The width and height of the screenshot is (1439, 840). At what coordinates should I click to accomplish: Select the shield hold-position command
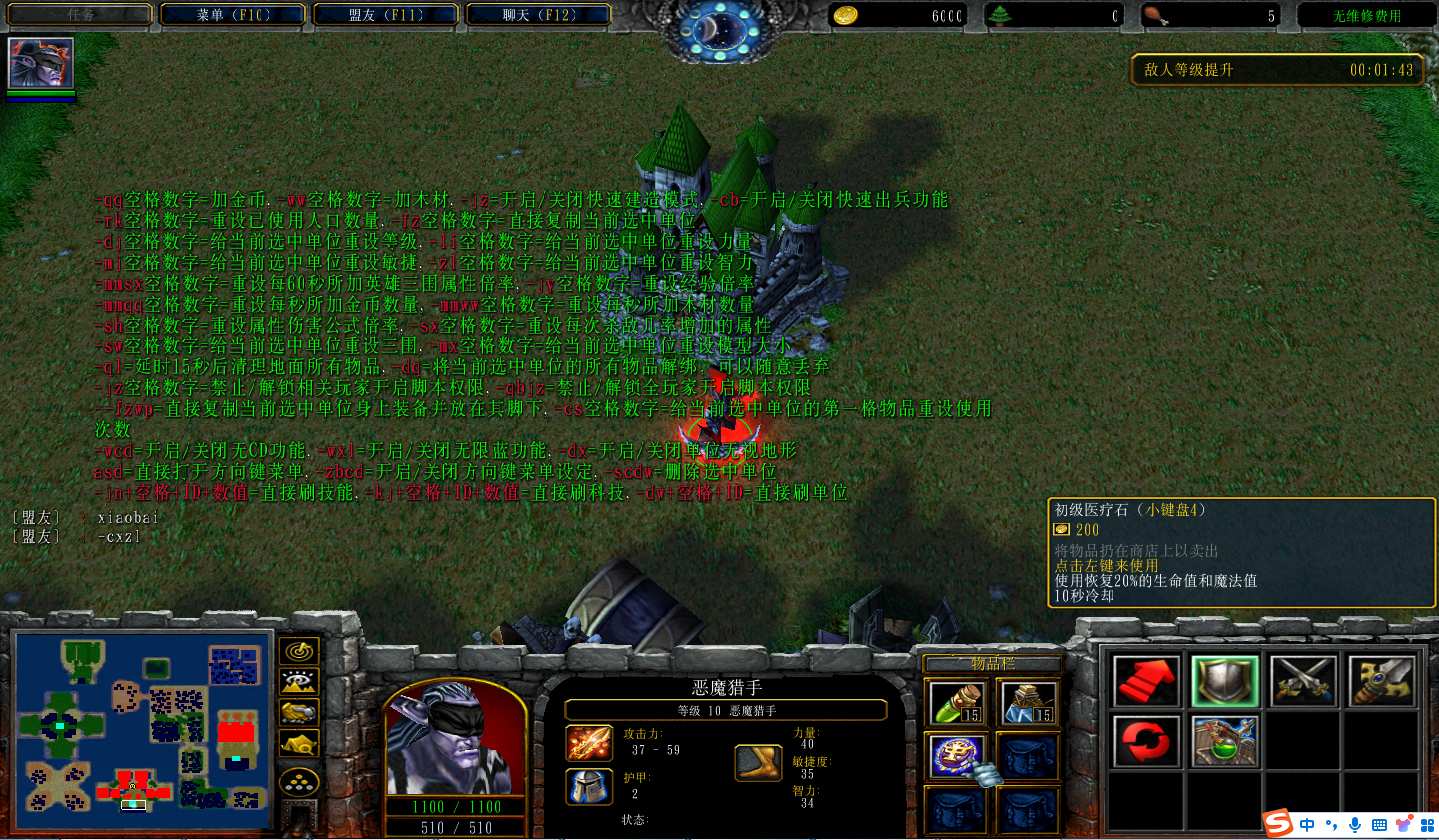tap(1225, 681)
